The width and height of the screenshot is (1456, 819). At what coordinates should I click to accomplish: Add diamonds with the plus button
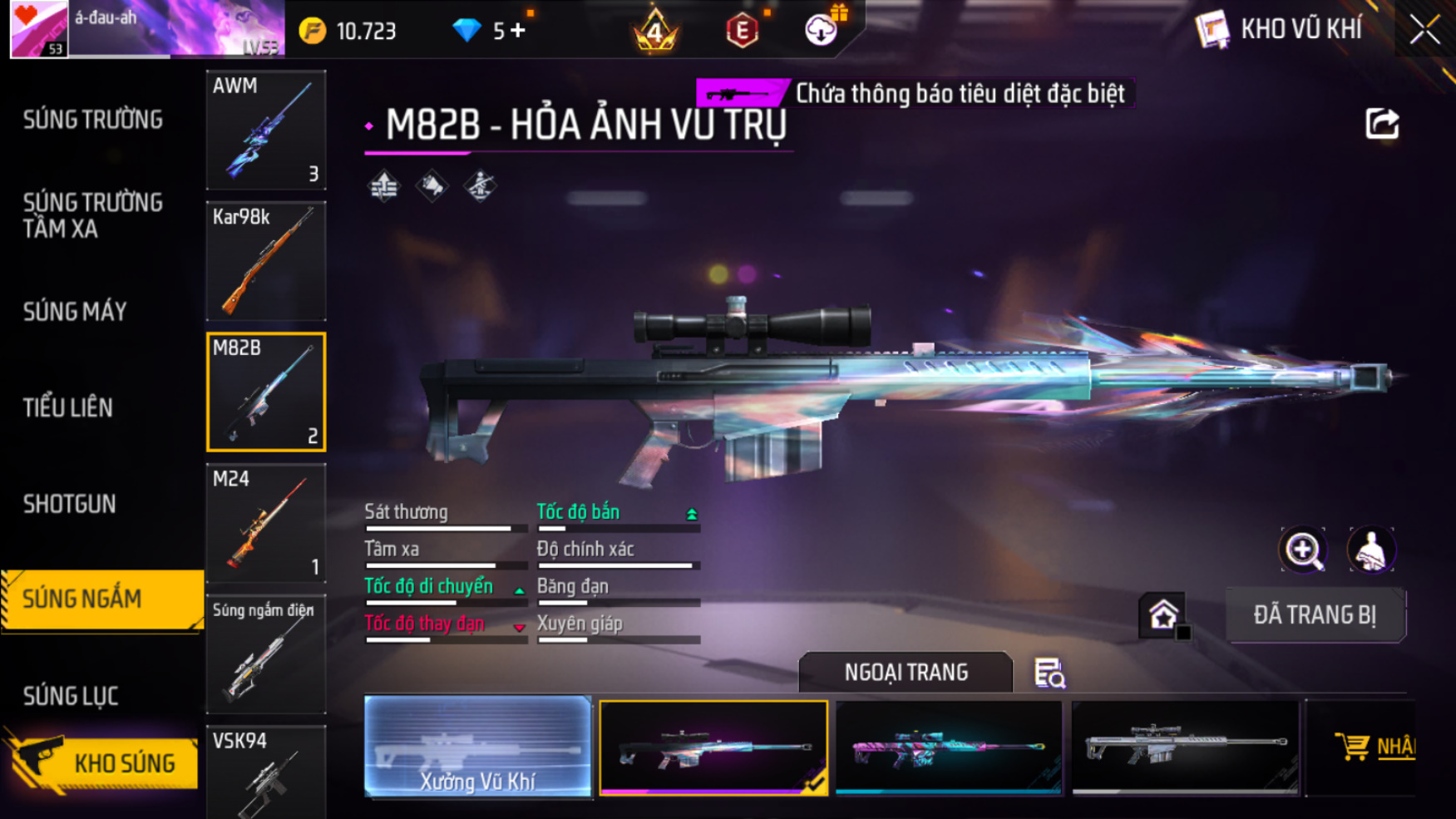click(518, 31)
